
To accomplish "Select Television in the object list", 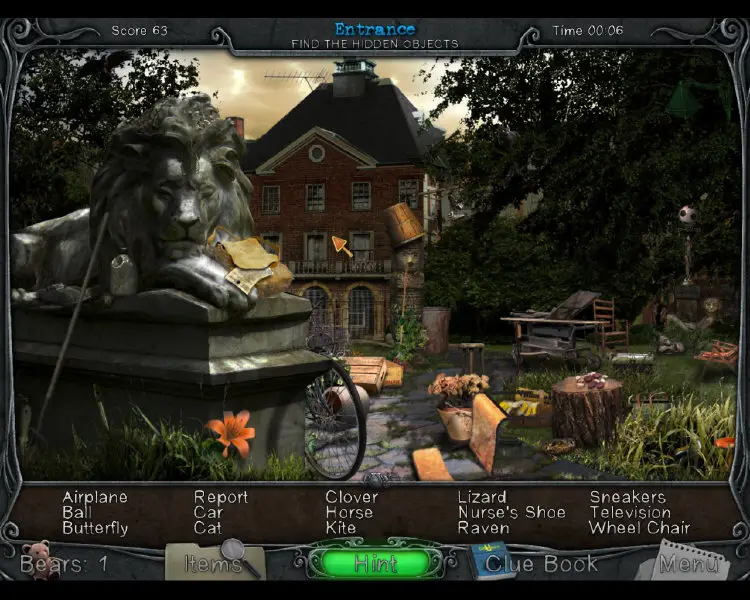I will click(630, 512).
